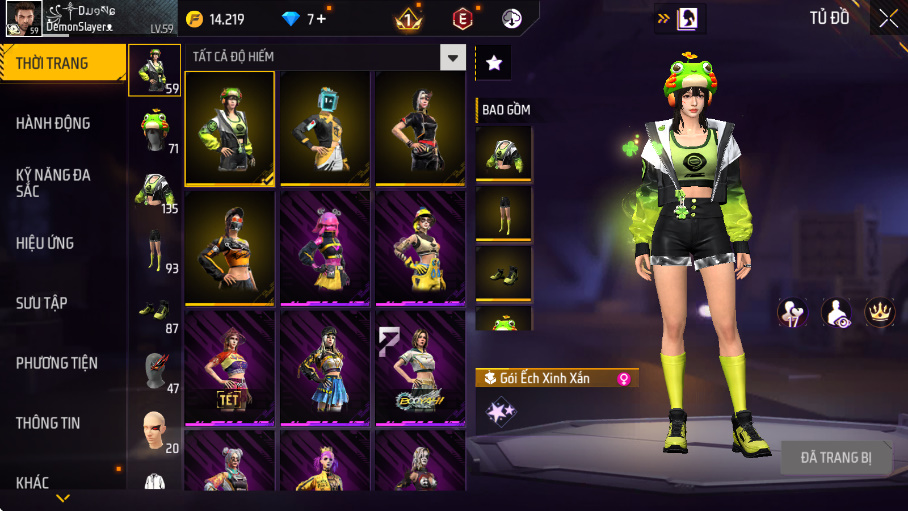
Task: Open the SƯU TẬP category
Action: tap(62, 303)
